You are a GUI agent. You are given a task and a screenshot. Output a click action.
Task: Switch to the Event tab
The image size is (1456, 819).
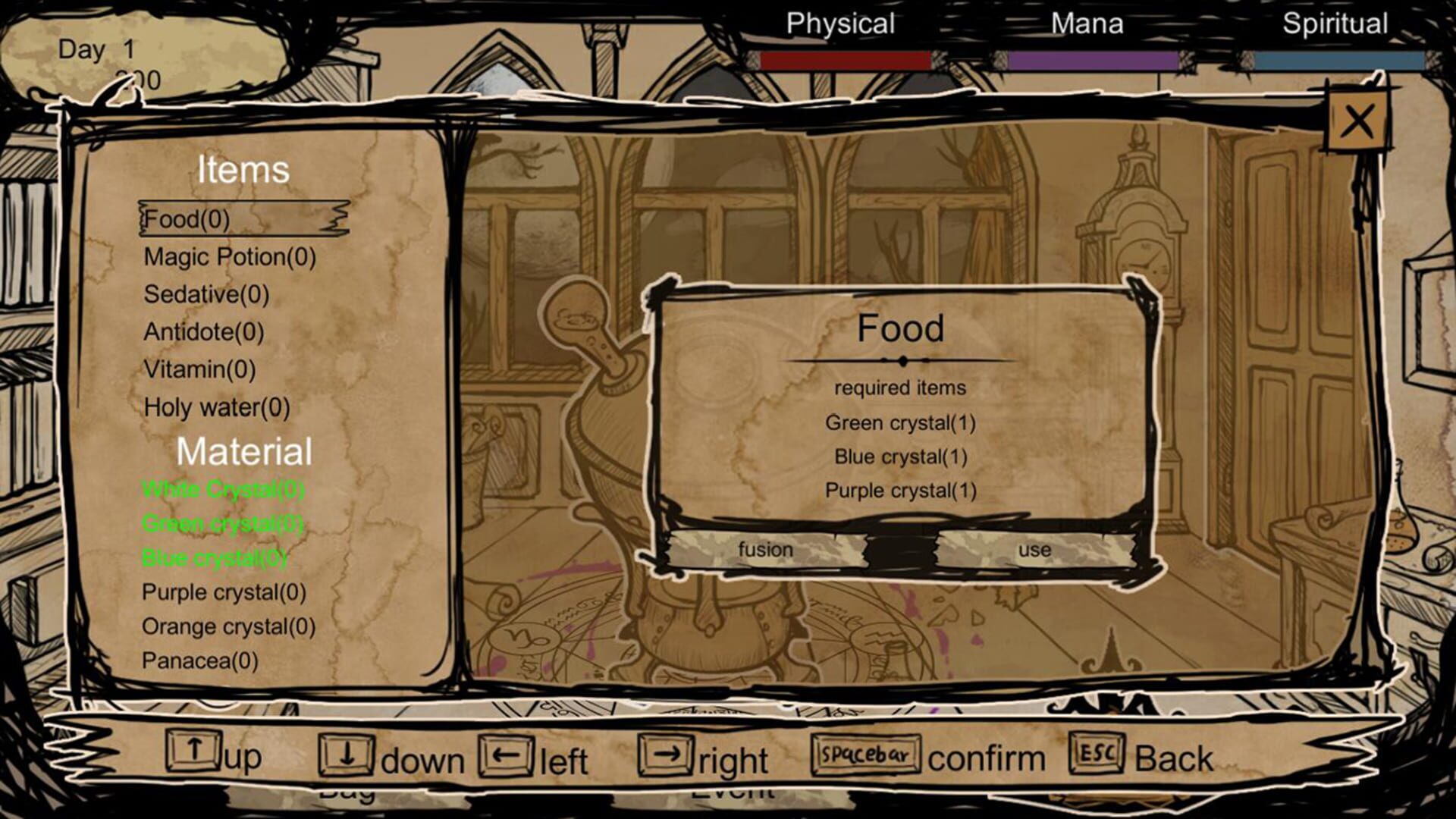[732, 792]
